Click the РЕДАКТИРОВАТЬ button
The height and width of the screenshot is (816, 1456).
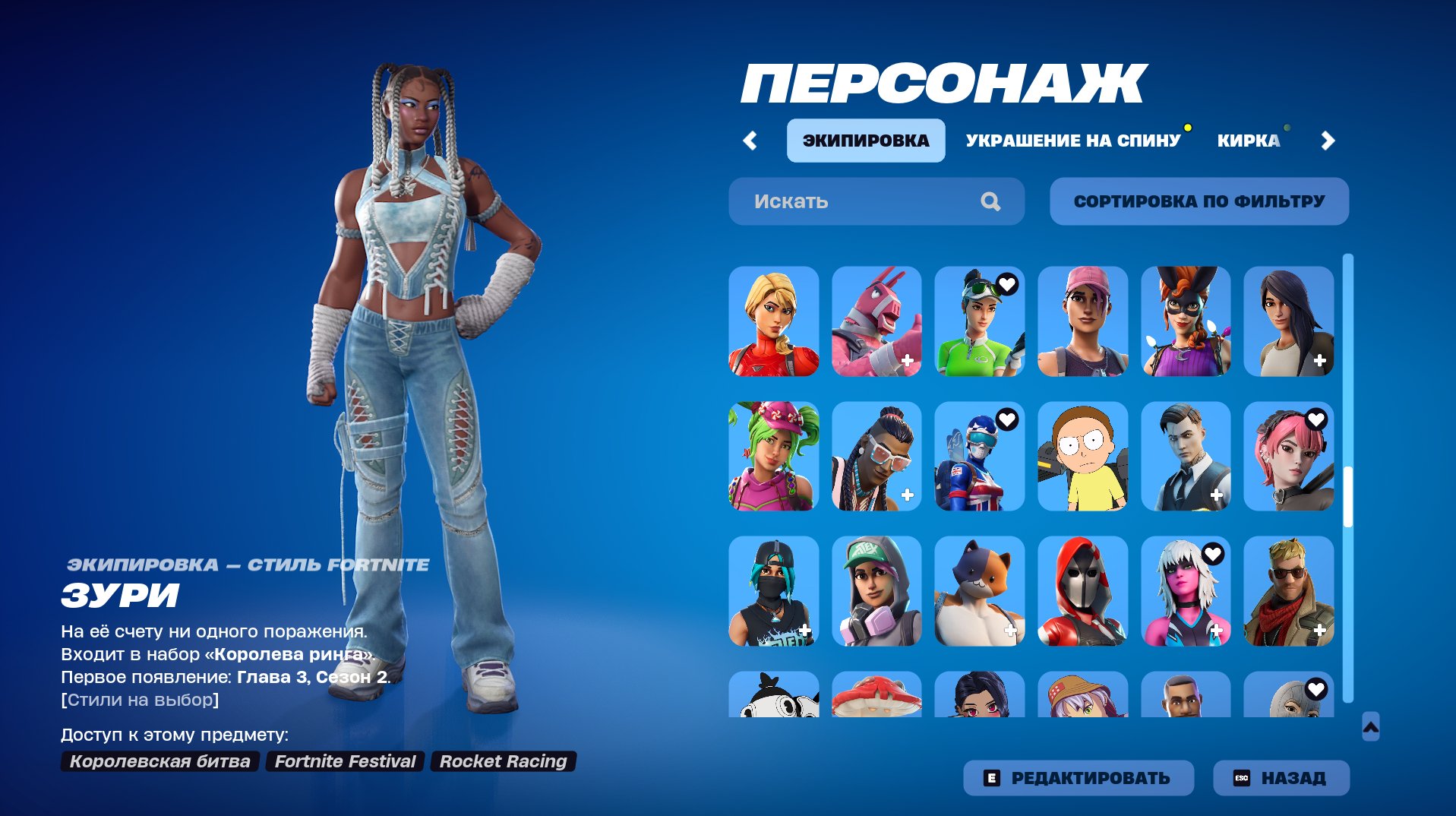[x=1078, y=777]
